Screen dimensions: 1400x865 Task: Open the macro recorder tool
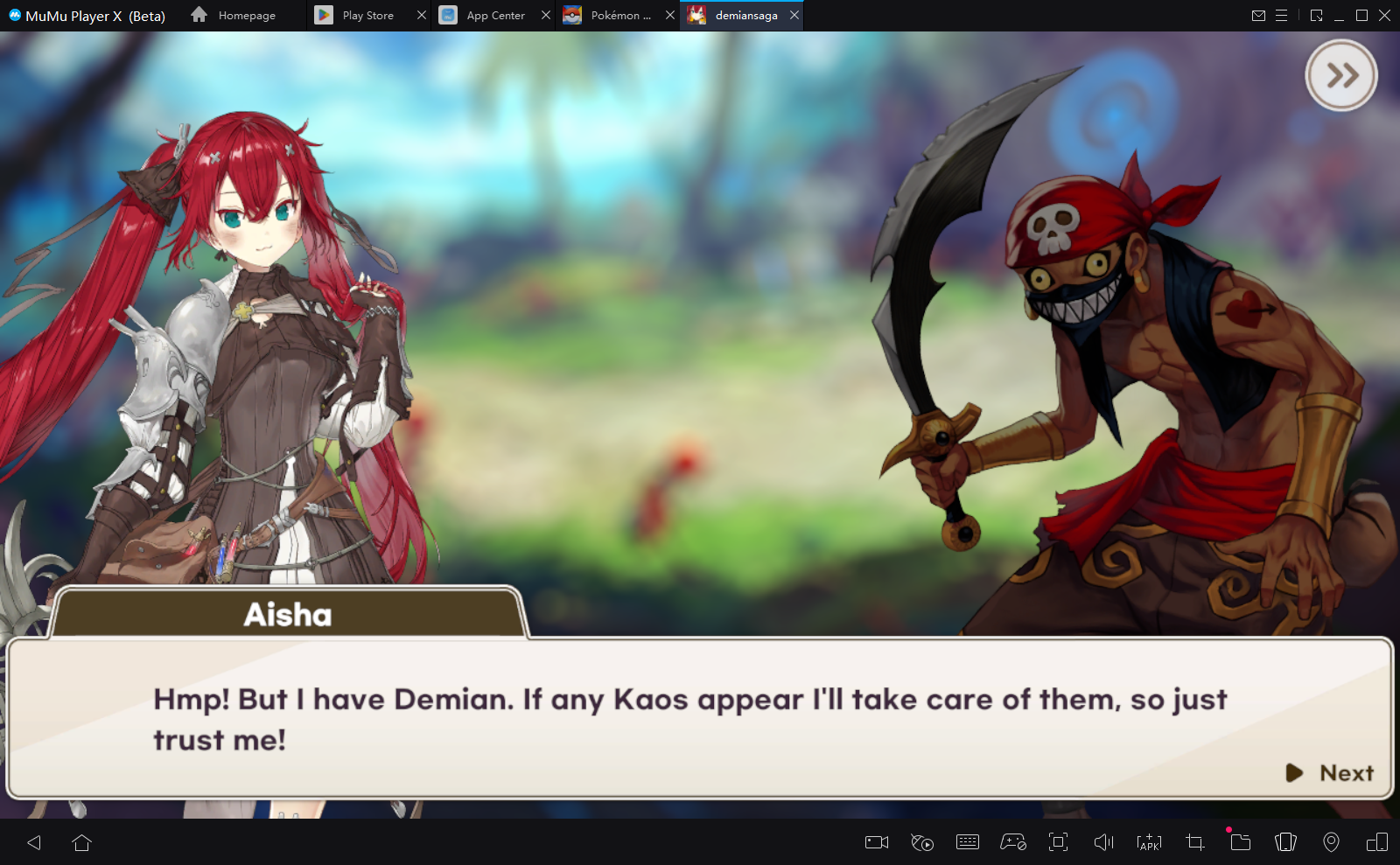[x=921, y=842]
